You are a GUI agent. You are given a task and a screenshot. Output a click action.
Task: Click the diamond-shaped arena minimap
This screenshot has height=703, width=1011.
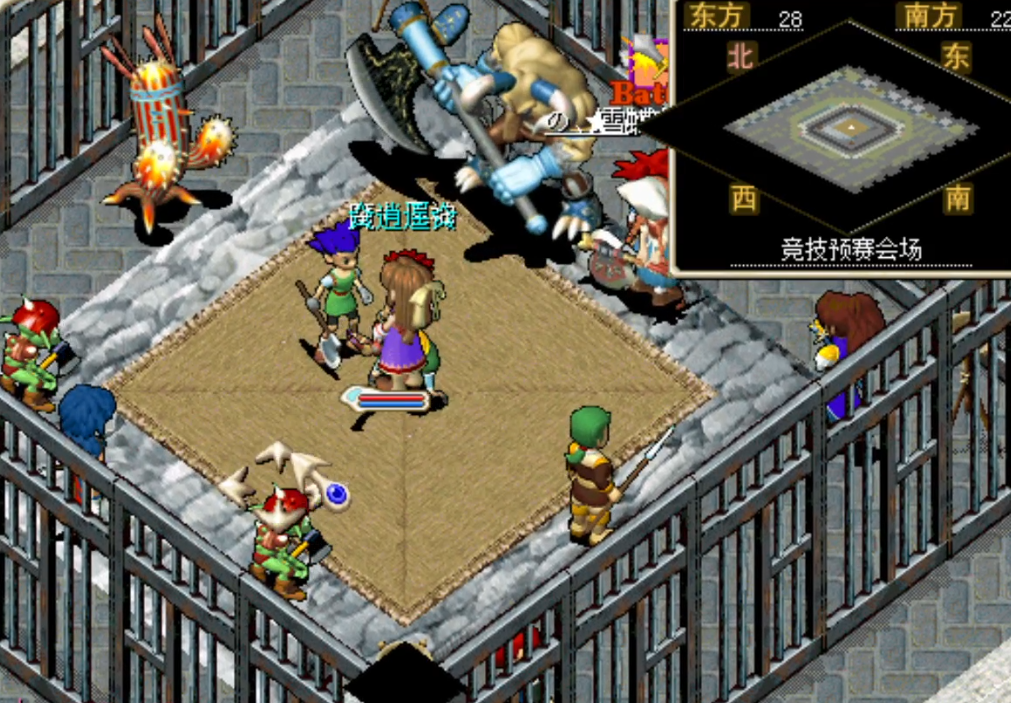coord(849,129)
